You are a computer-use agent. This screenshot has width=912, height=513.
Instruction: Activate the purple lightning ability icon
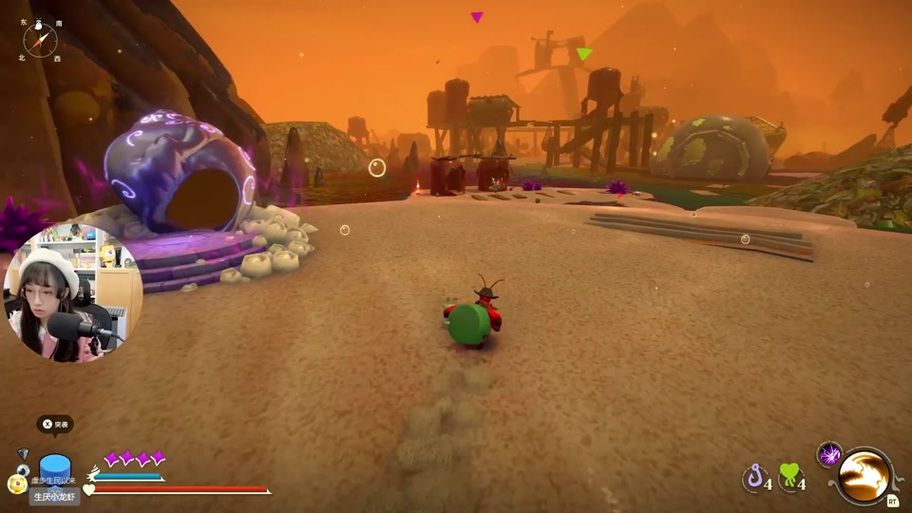pyautogui.click(x=829, y=455)
